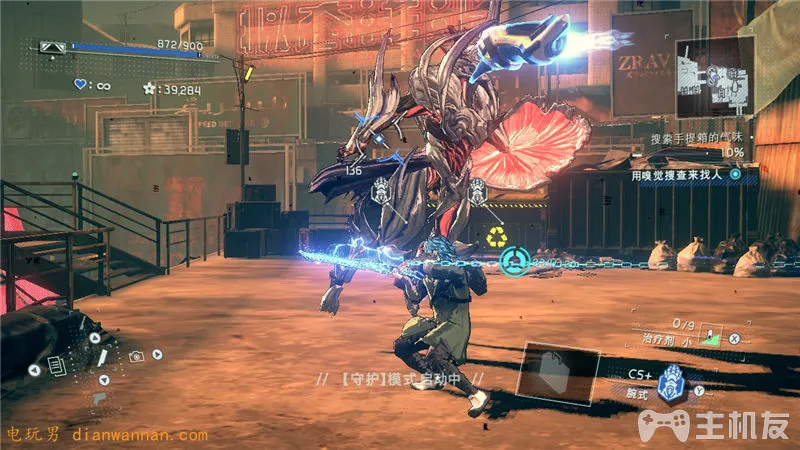This screenshot has height=450, width=800.
Task: Select the camera shortcut icon
Action: [134, 355]
